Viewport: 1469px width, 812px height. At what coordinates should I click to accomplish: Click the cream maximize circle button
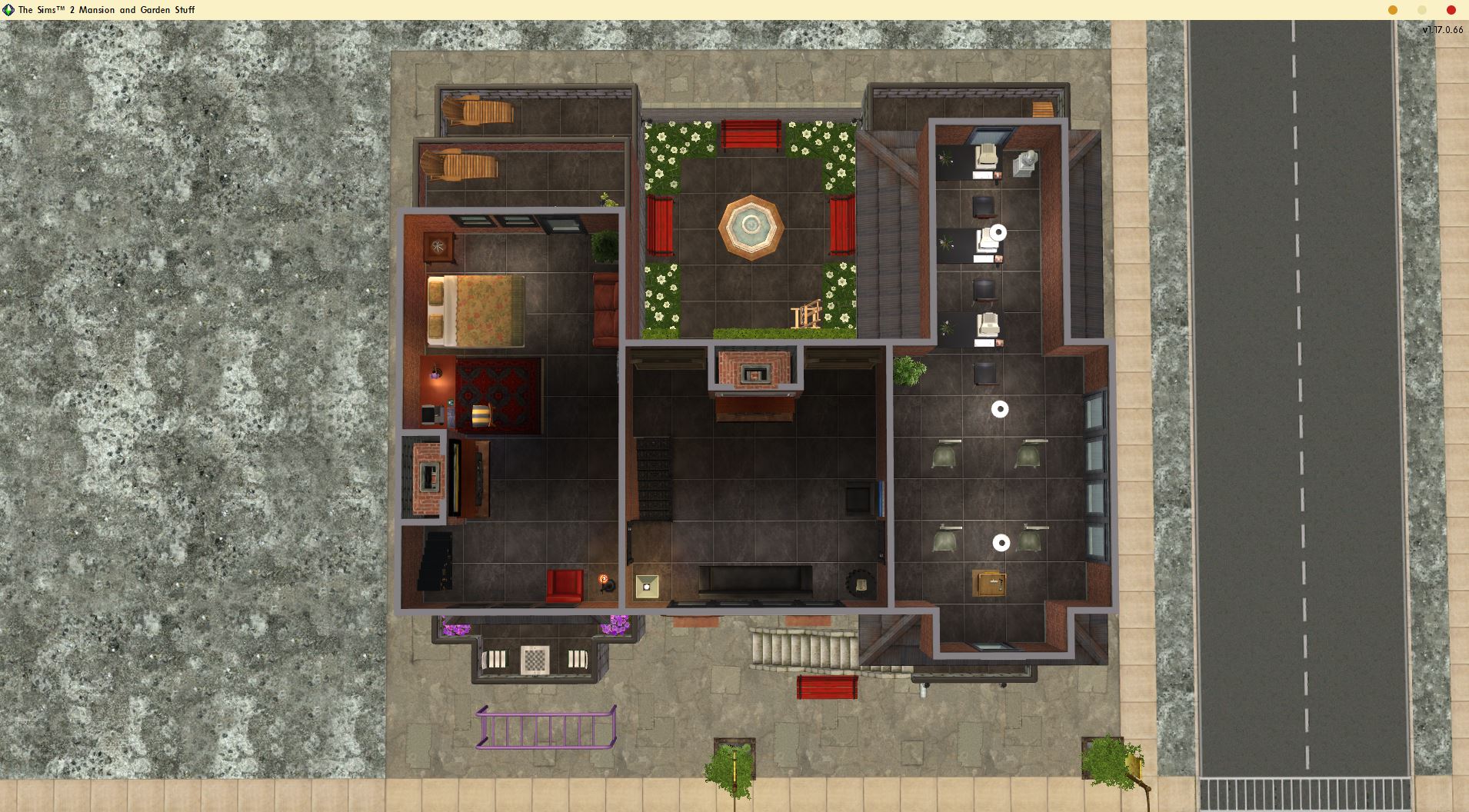(1422, 10)
